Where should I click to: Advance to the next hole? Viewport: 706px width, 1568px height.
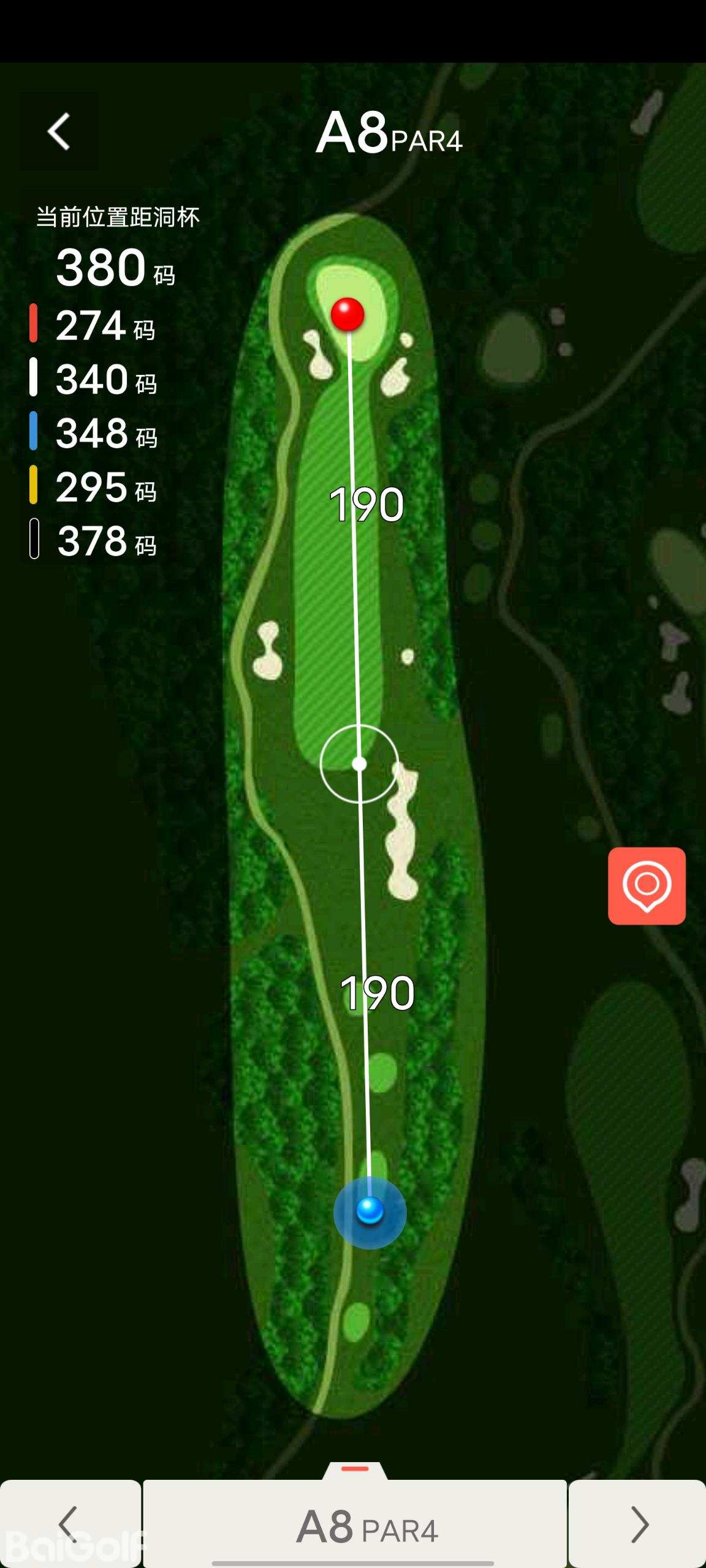[x=637, y=1524]
